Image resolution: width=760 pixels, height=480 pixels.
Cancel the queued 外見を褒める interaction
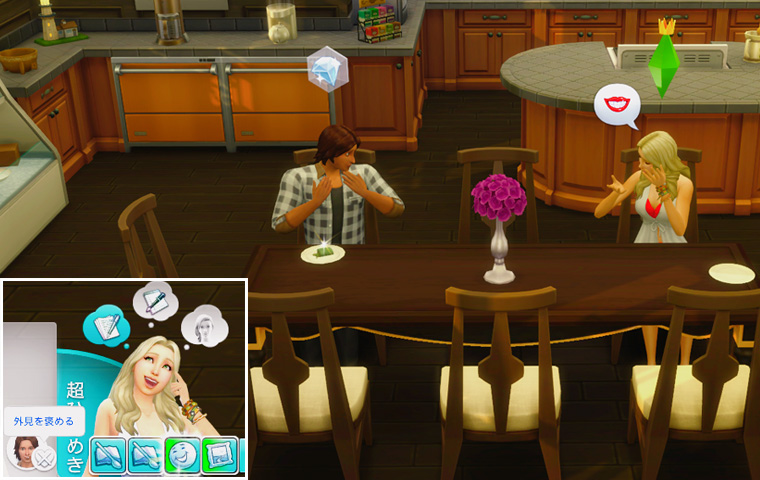click(x=43, y=459)
